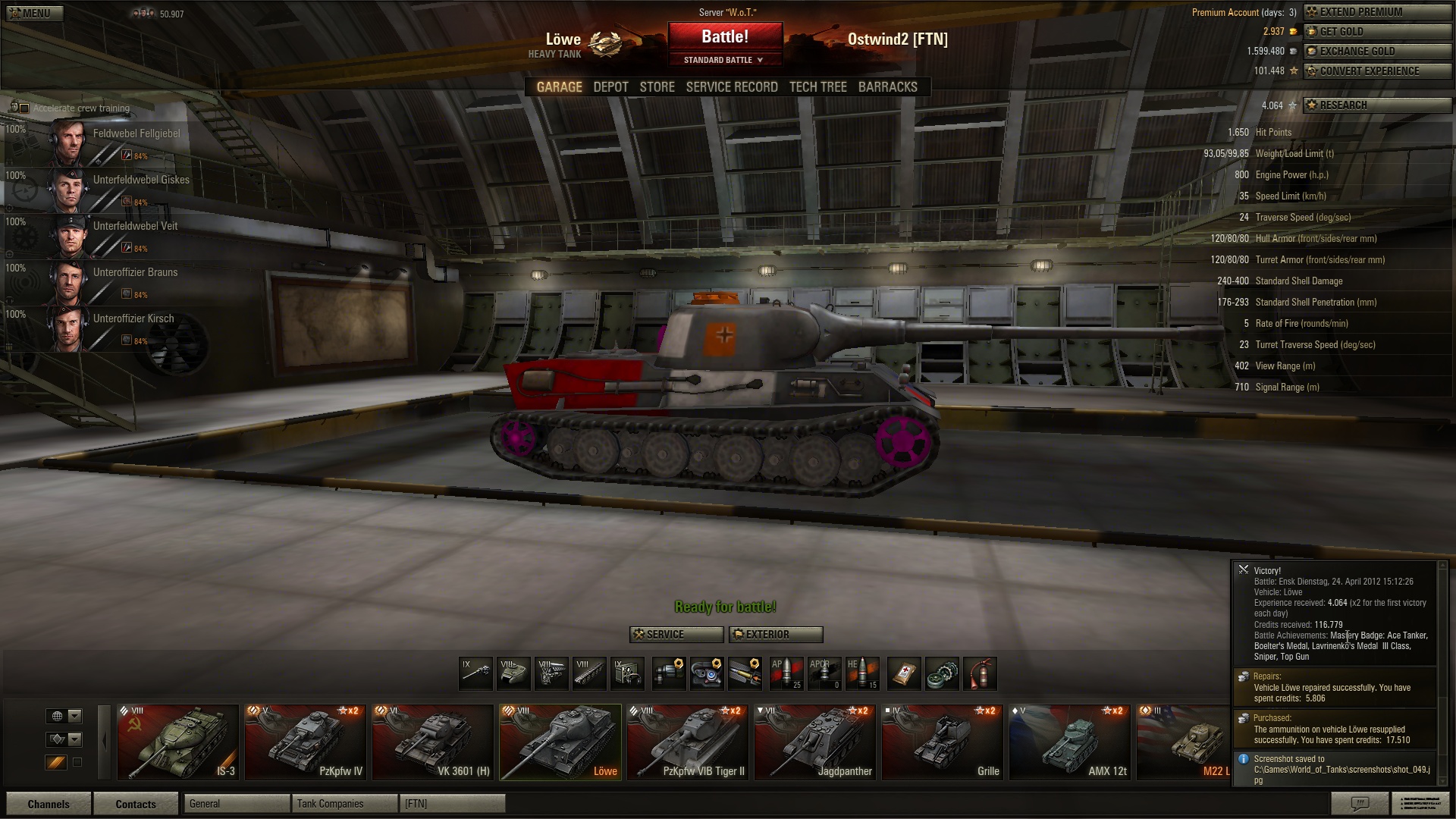Open the Research button
The image size is (1456, 819).
coord(1376,105)
